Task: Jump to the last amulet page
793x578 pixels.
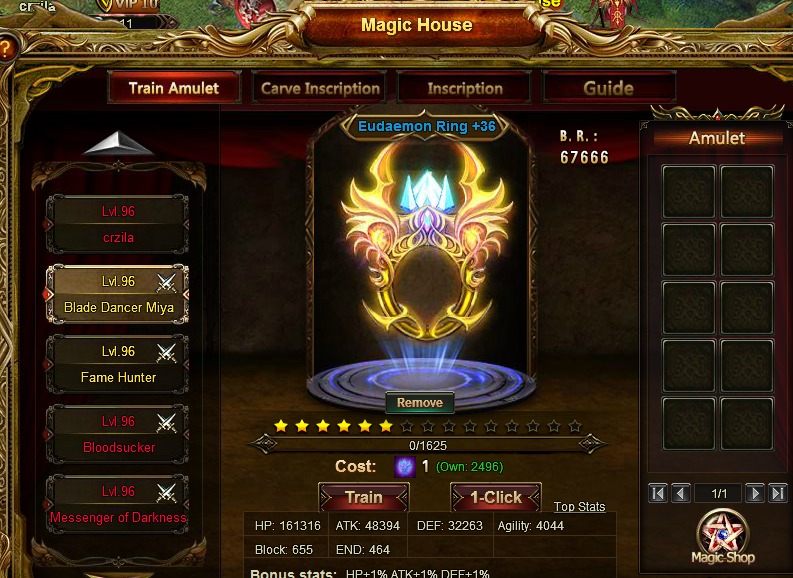Action: point(777,493)
